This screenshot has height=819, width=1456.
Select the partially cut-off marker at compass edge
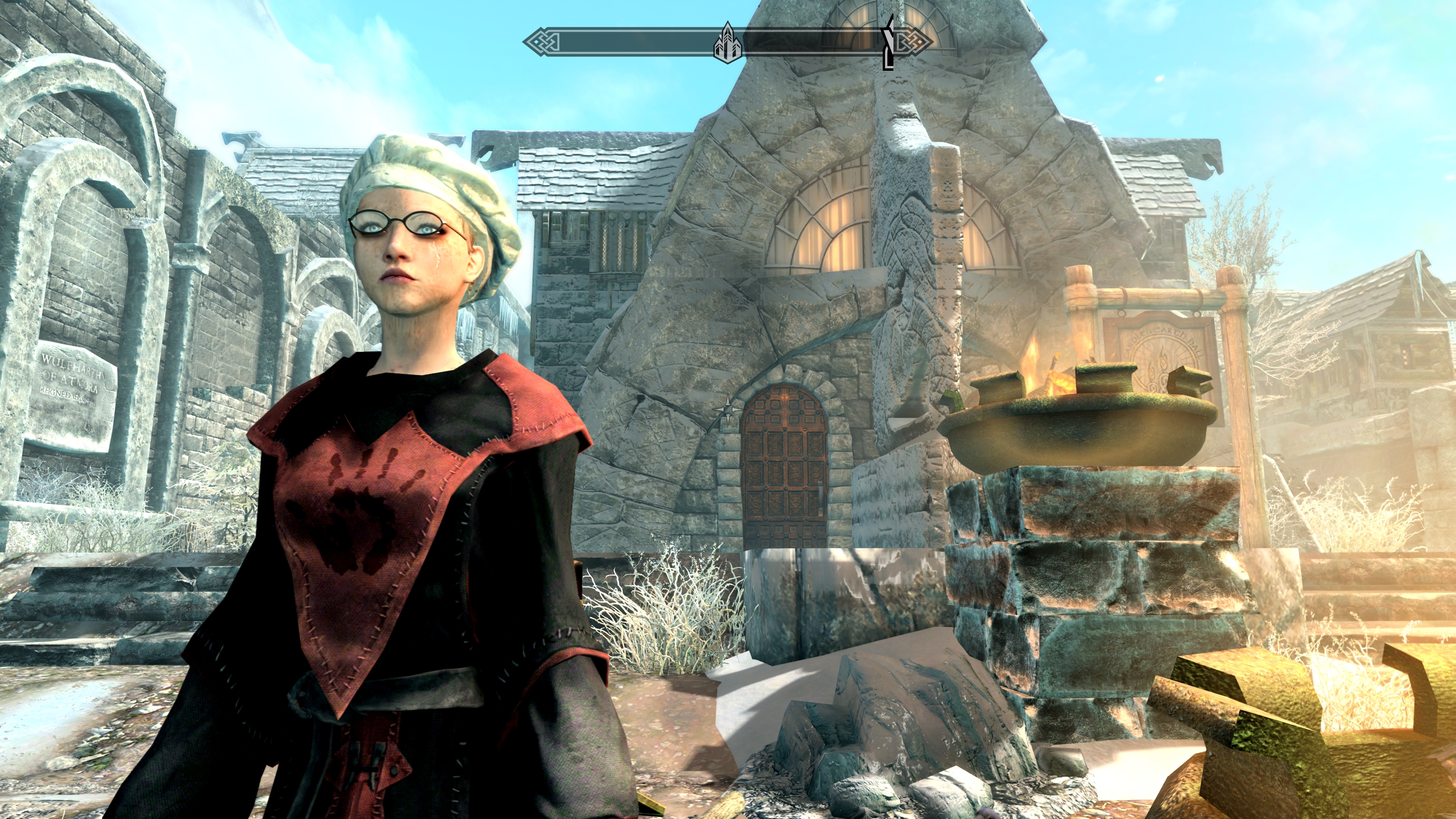pos(889,43)
